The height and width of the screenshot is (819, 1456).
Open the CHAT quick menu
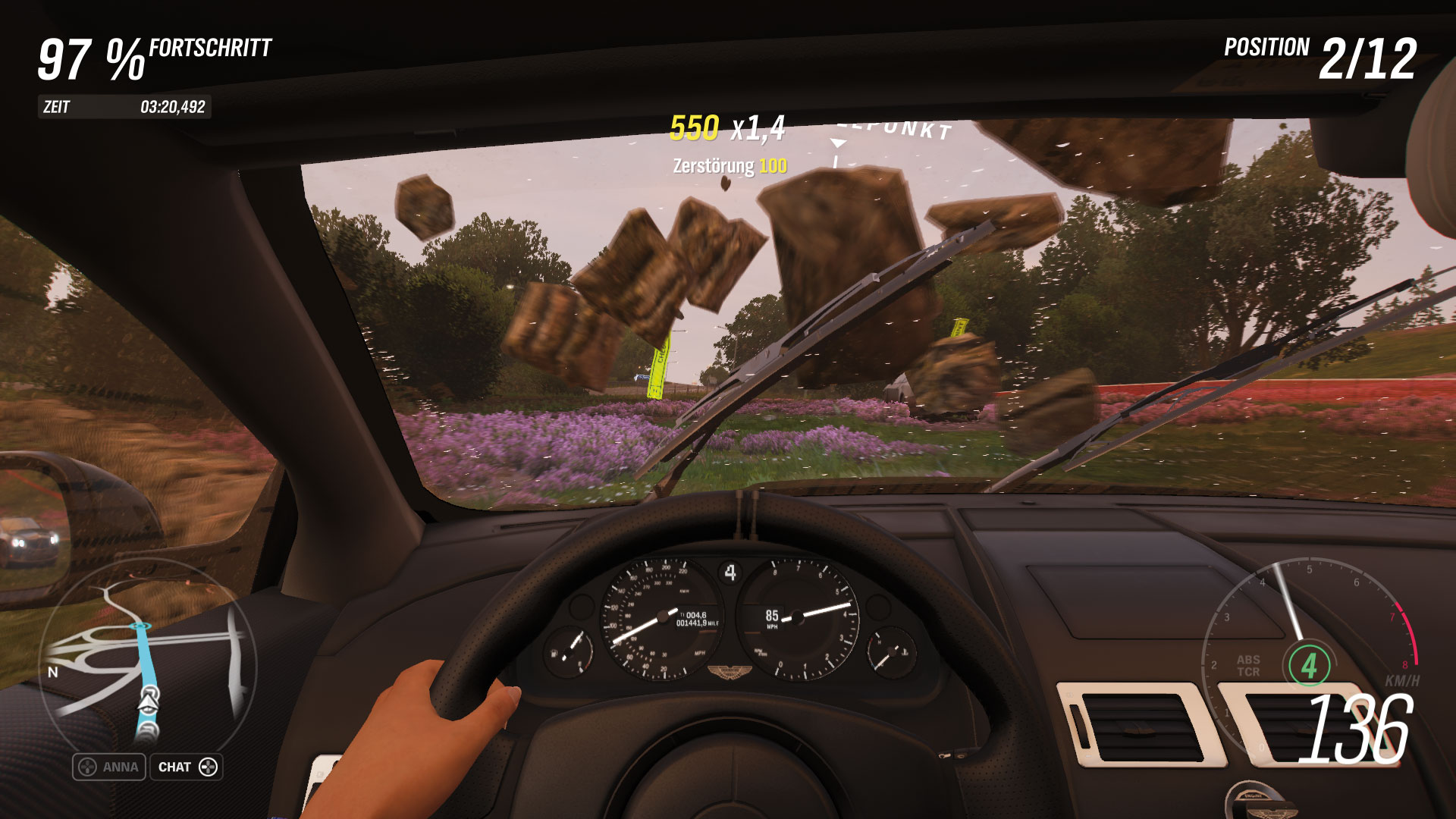187,767
